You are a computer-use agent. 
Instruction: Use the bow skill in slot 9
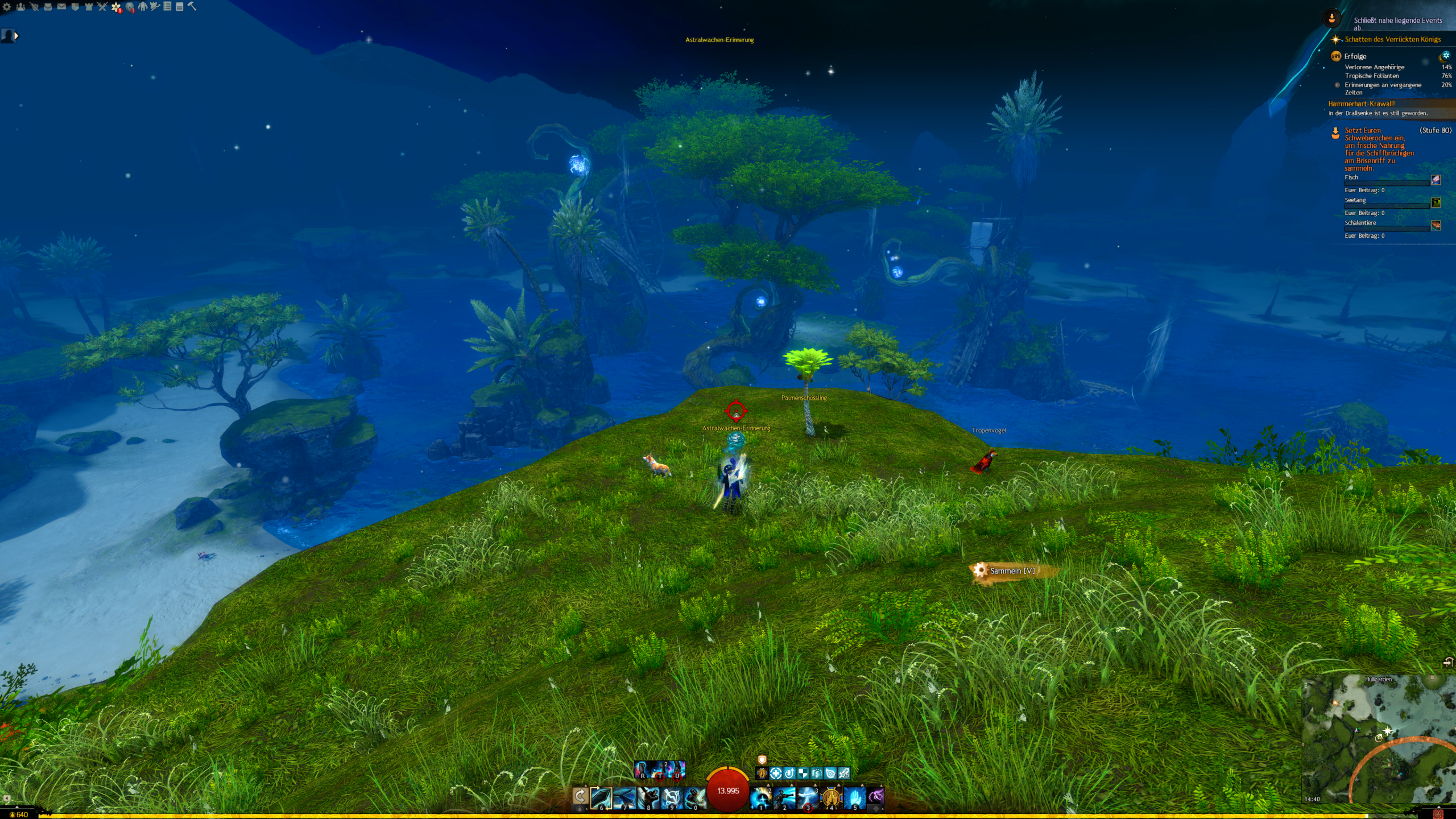[671, 797]
